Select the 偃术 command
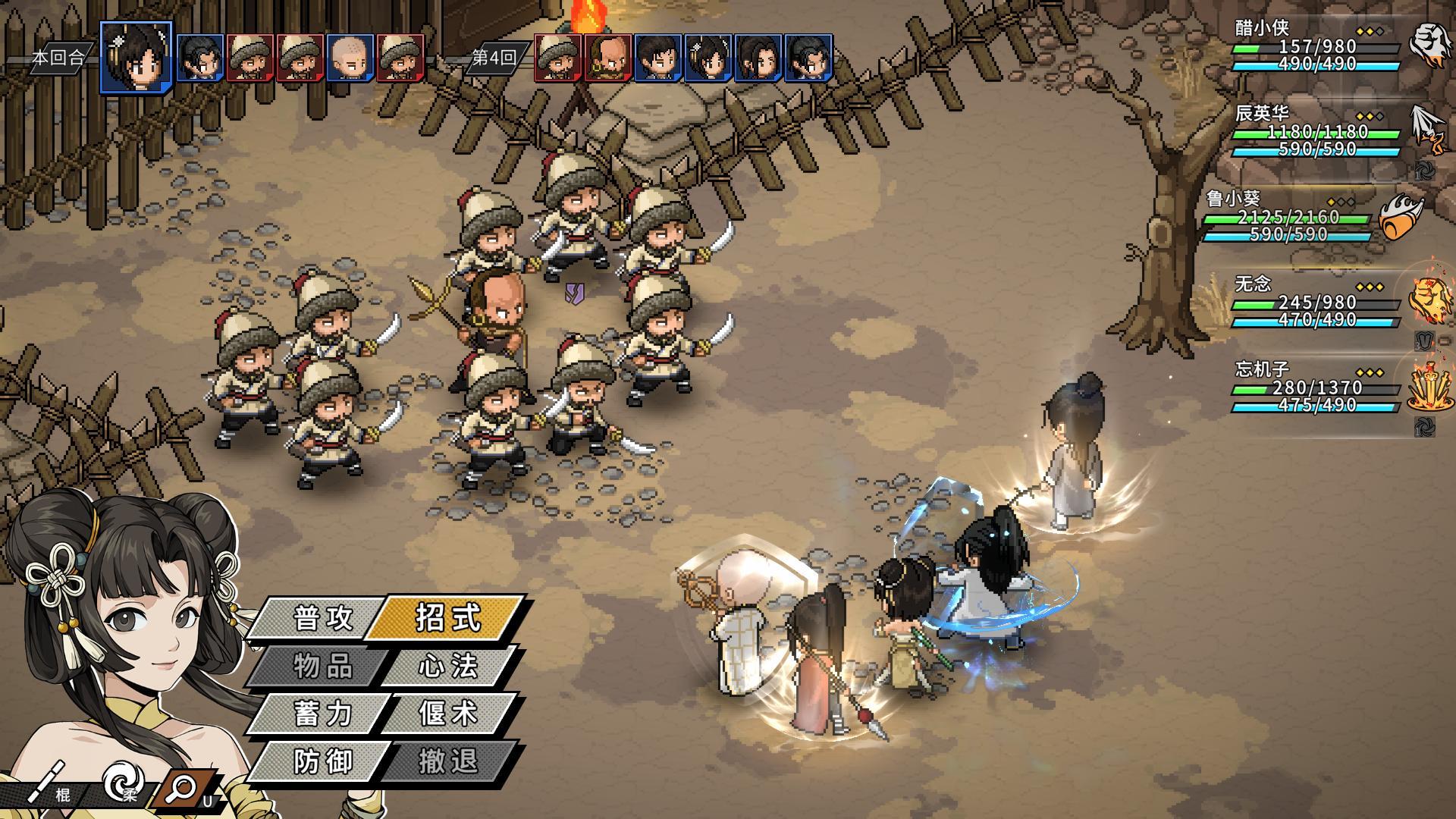The height and width of the screenshot is (819, 1456). click(448, 714)
